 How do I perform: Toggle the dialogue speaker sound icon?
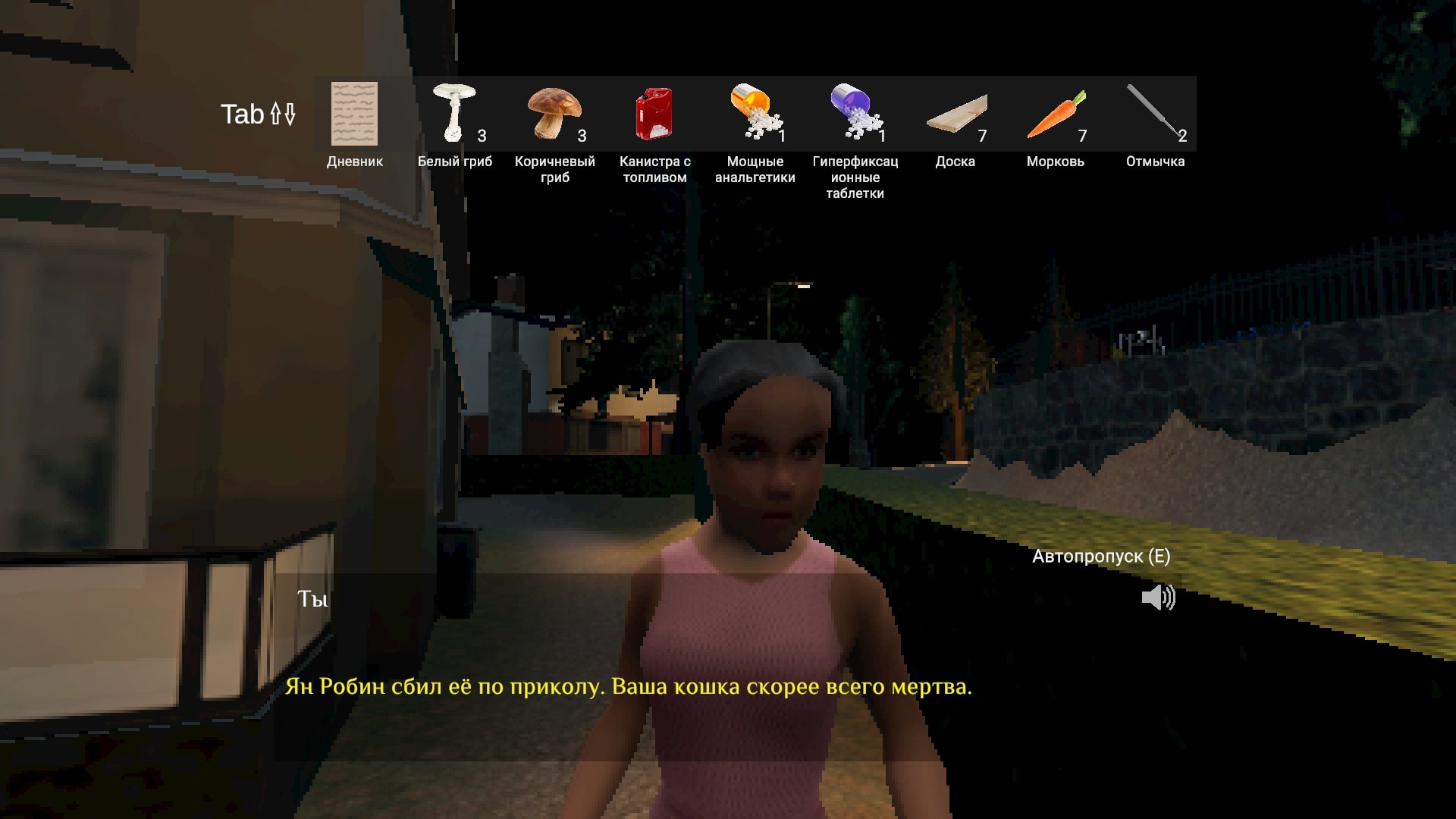coord(1158,598)
